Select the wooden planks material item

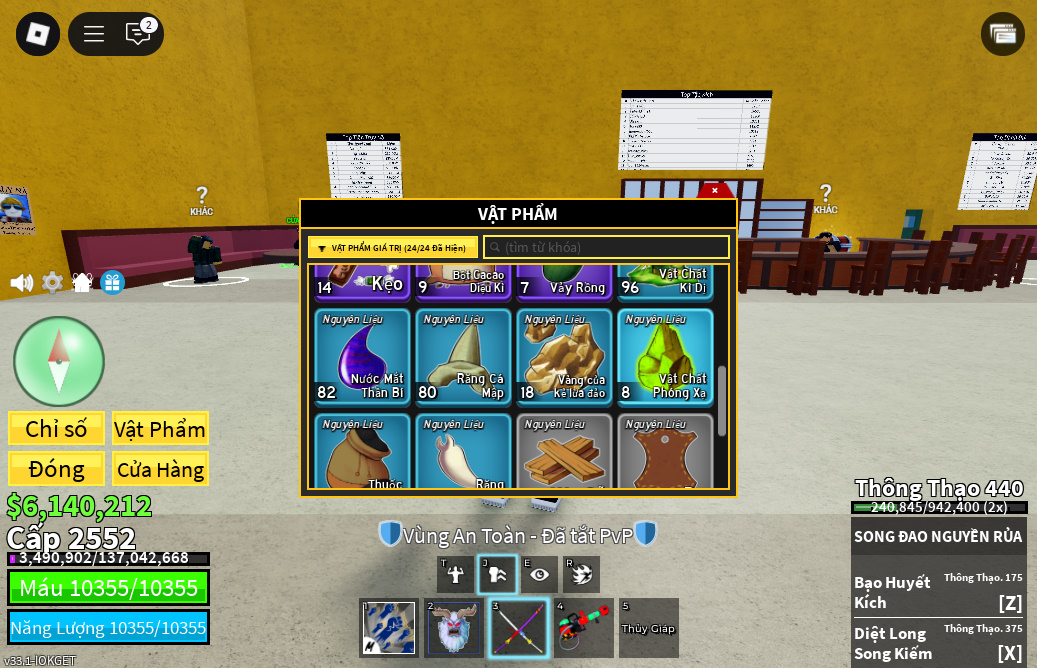click(564, 452)
